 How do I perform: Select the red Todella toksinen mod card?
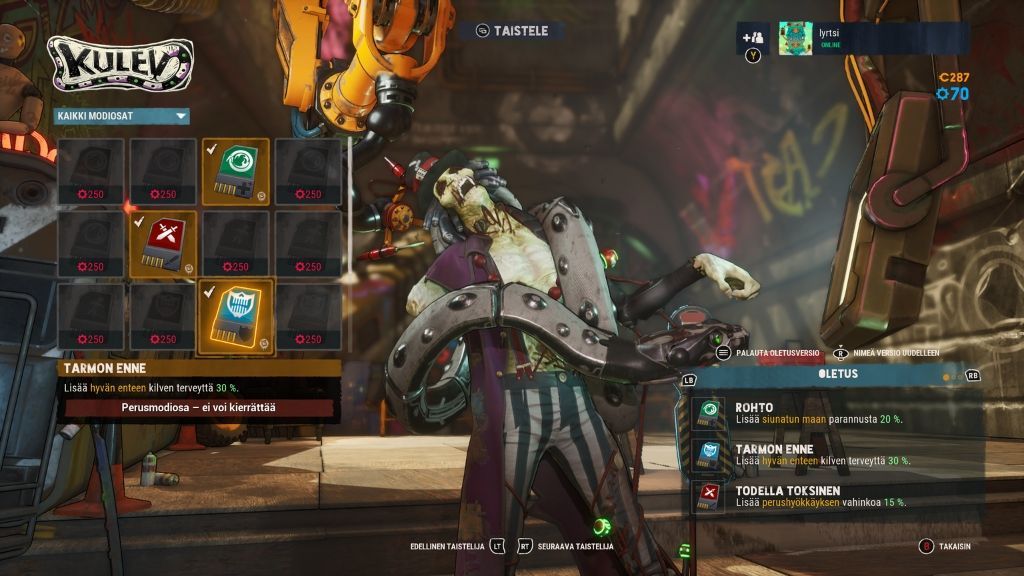click(163, 242)
